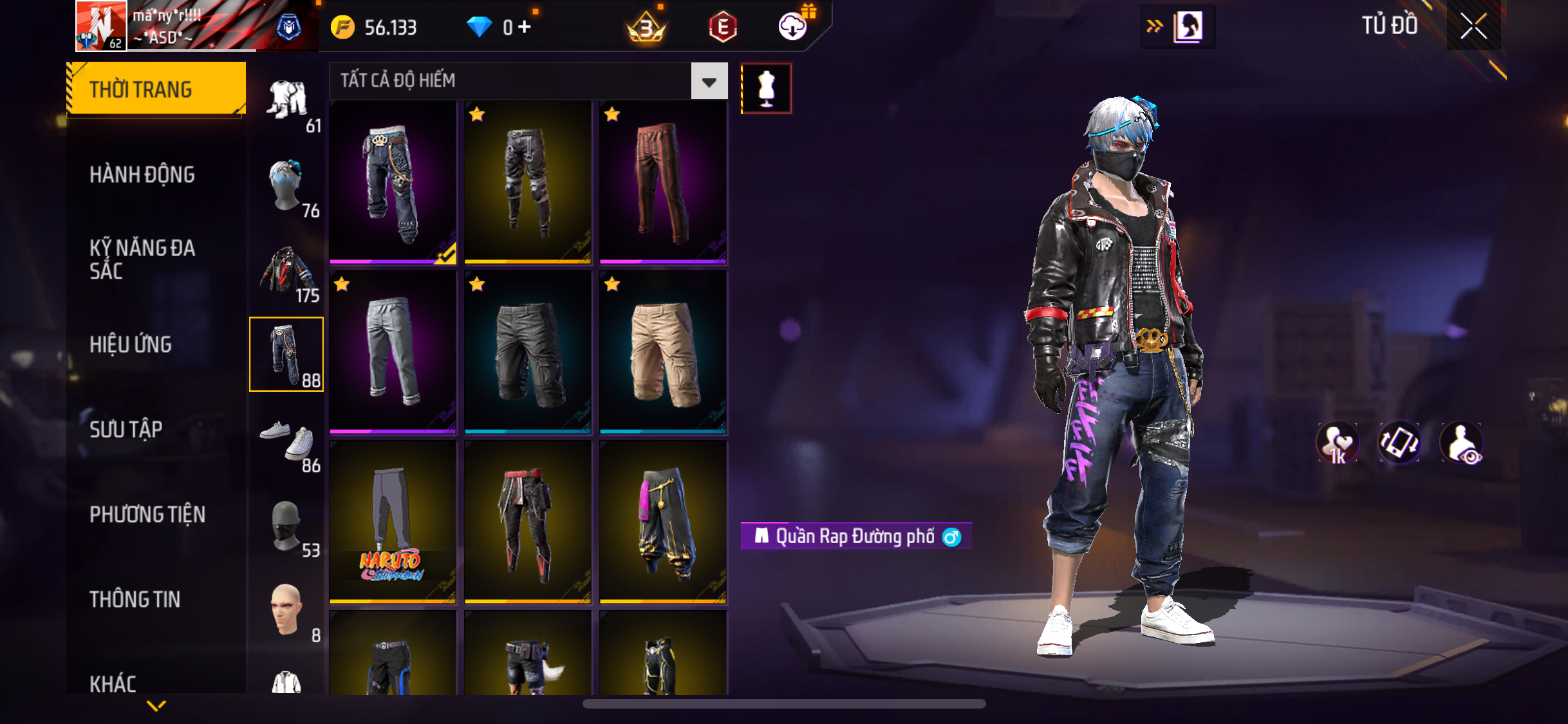Open the cloud download gift icon

794,26
